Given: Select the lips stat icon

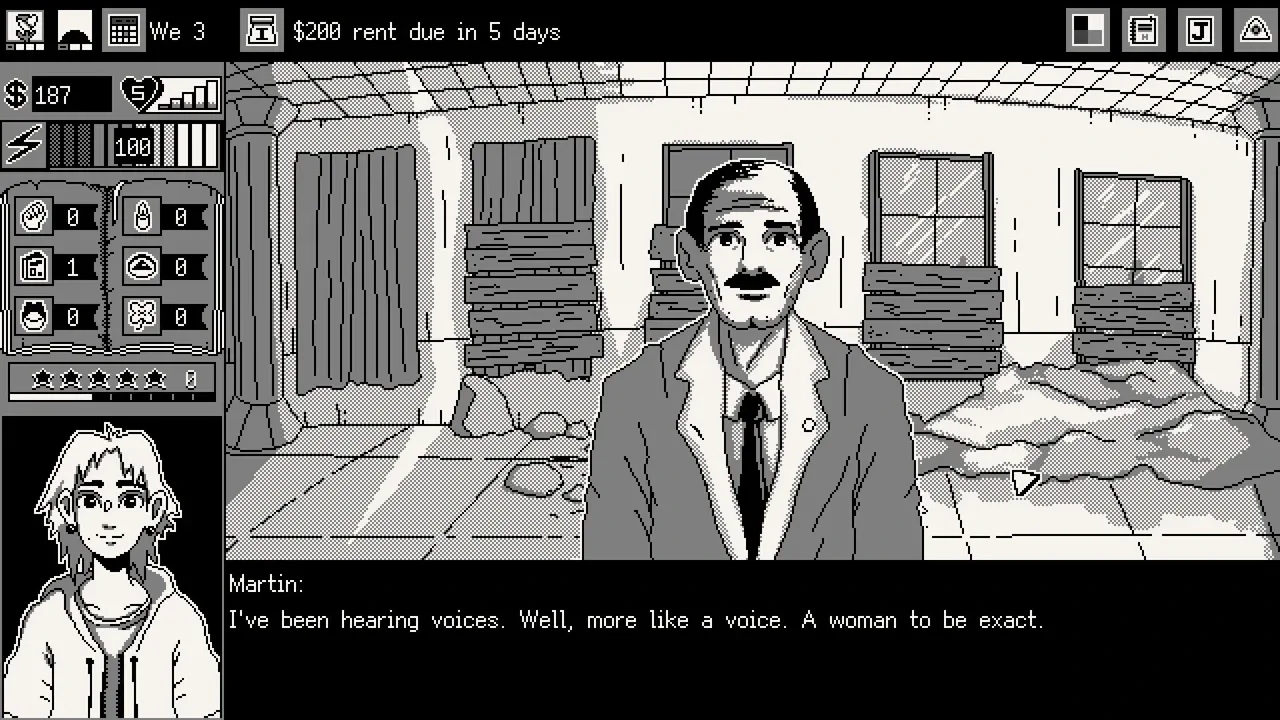Looking at the screenshot, I should click(35, 318).
